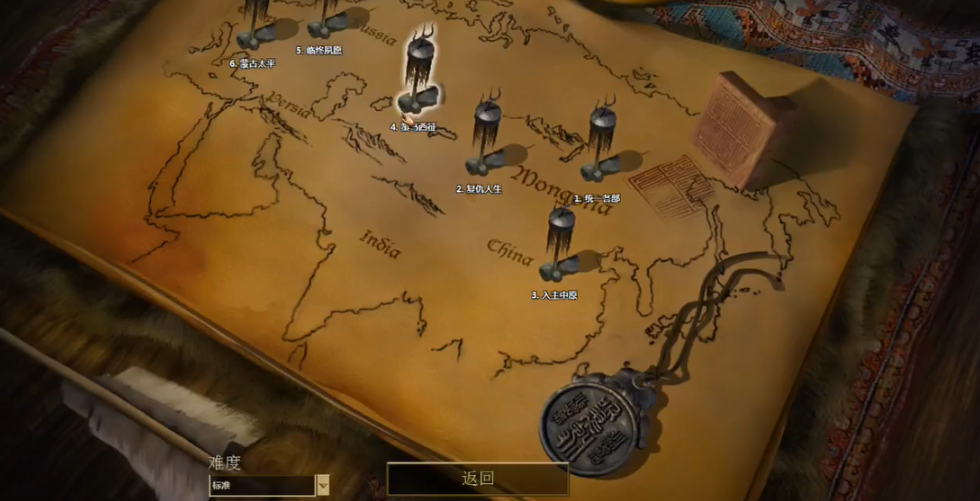Click the 返回 back button
This screenshot has width=980, height=501.
click(478, 478)
